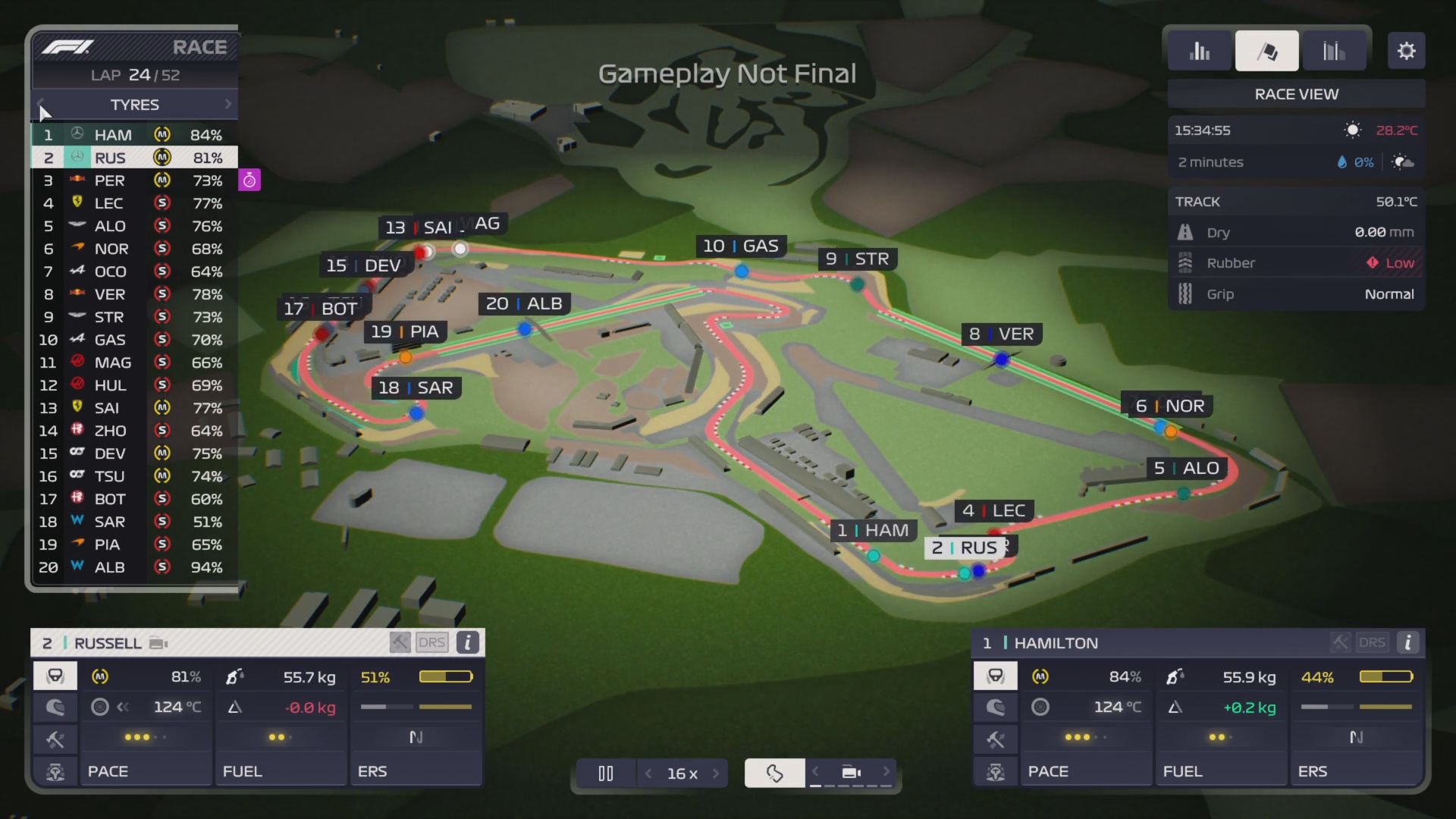Select the helmet icon in Russell's panel

click(x=55, y=708)
